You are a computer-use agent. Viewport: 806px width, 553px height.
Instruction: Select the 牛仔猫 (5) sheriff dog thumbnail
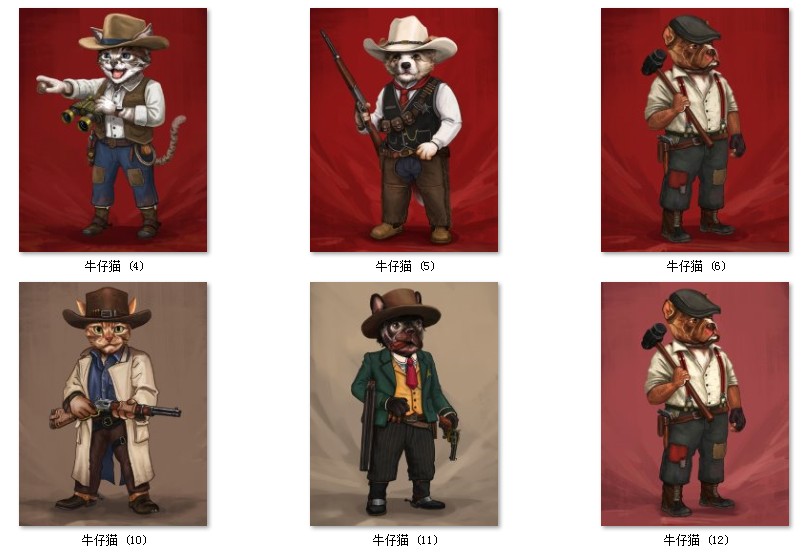click(x=404, y=130)
